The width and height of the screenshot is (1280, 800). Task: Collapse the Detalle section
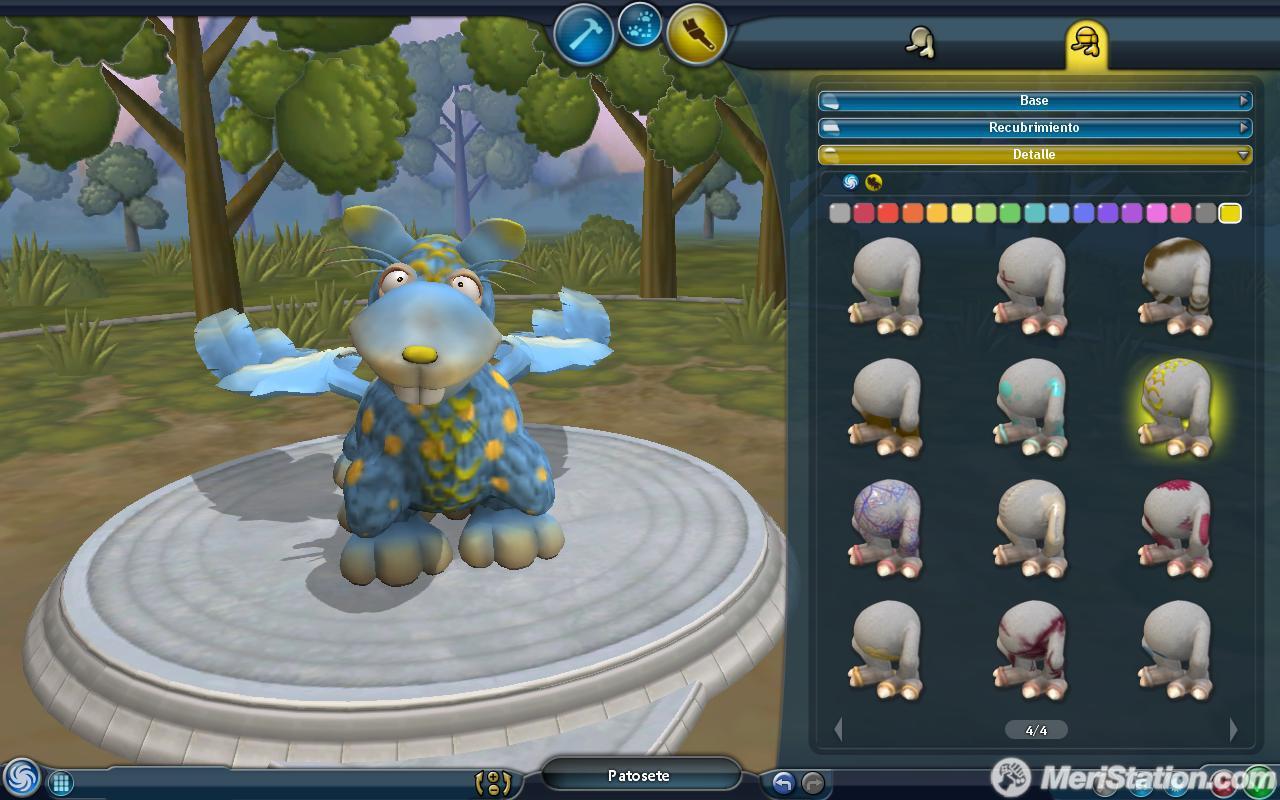tap(1035, 155)
